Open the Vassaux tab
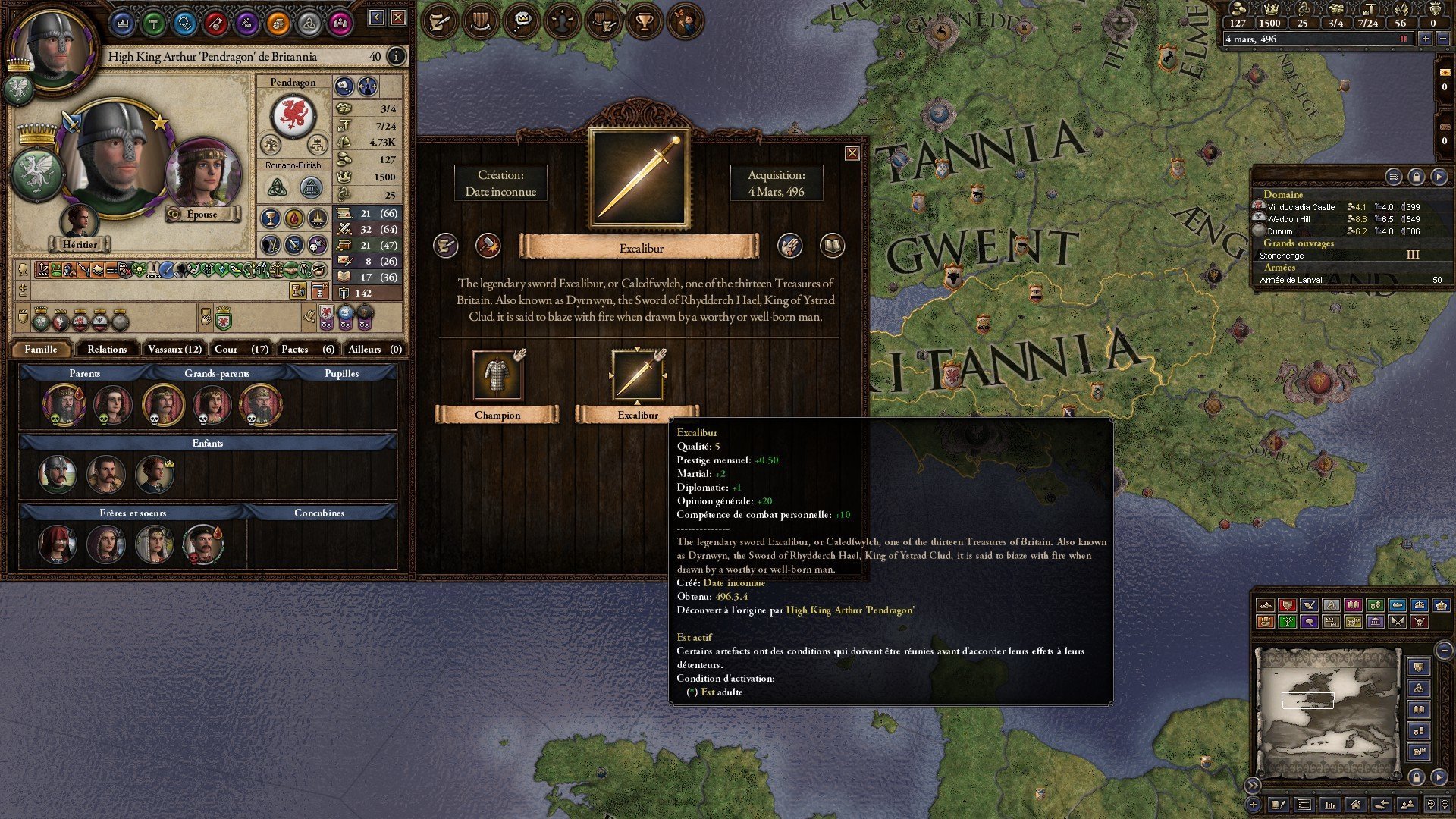 (174, 349)
